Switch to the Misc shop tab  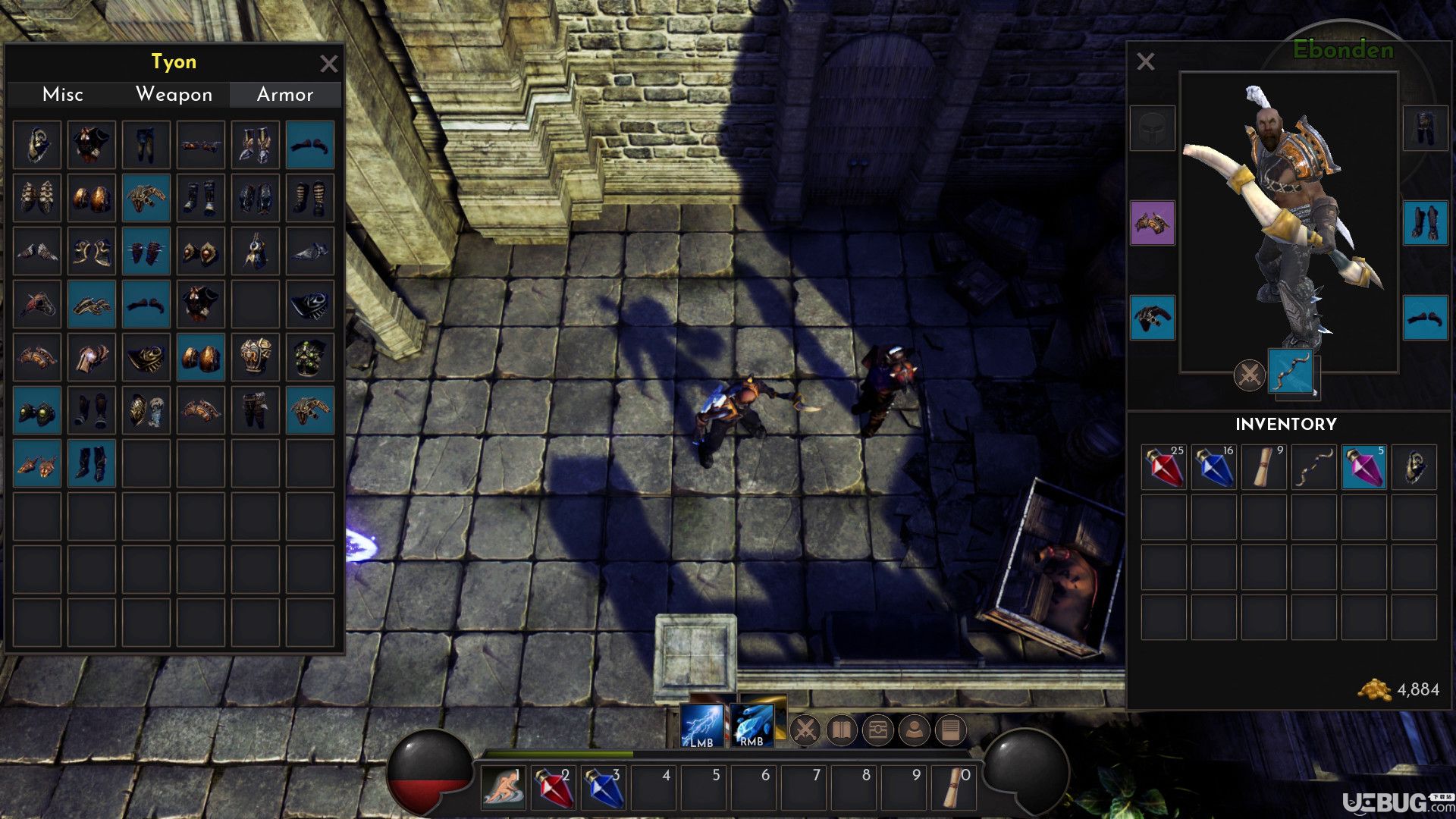pyautogui.click(x=63, y=95)
